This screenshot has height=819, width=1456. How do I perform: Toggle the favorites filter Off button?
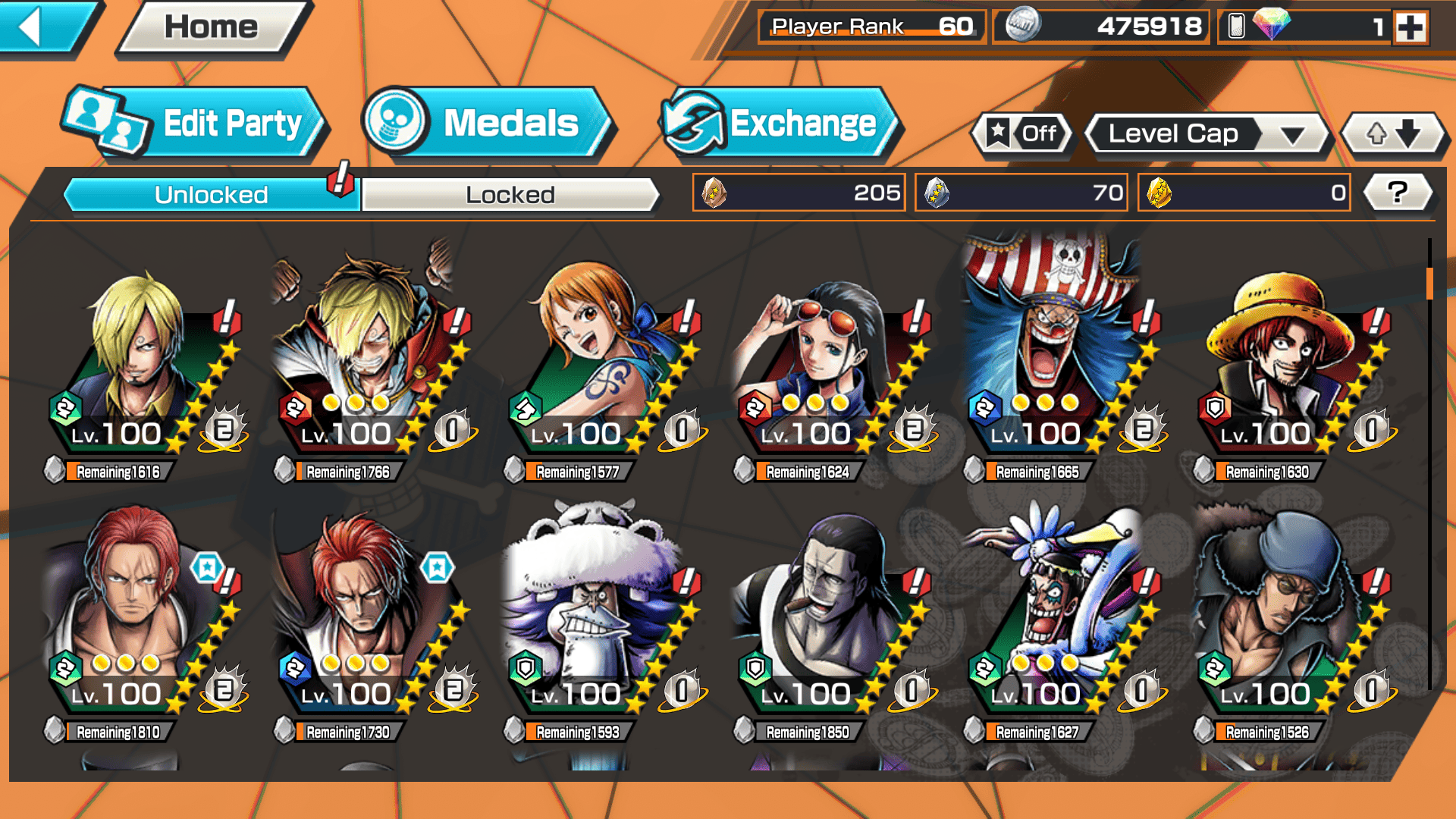point(1024,134)
